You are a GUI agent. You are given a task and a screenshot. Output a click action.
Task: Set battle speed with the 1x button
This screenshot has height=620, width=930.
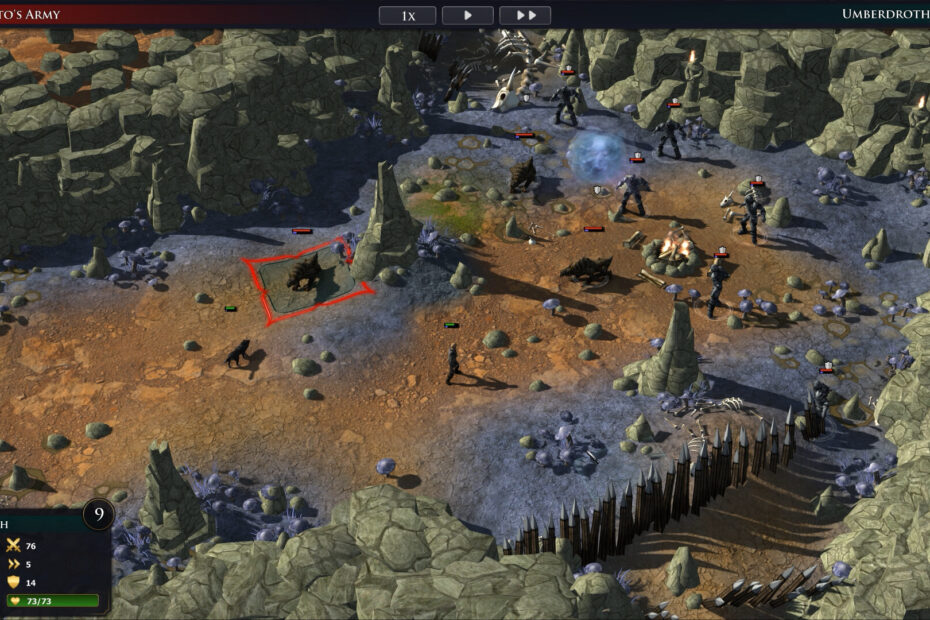[x=407, y=16]
